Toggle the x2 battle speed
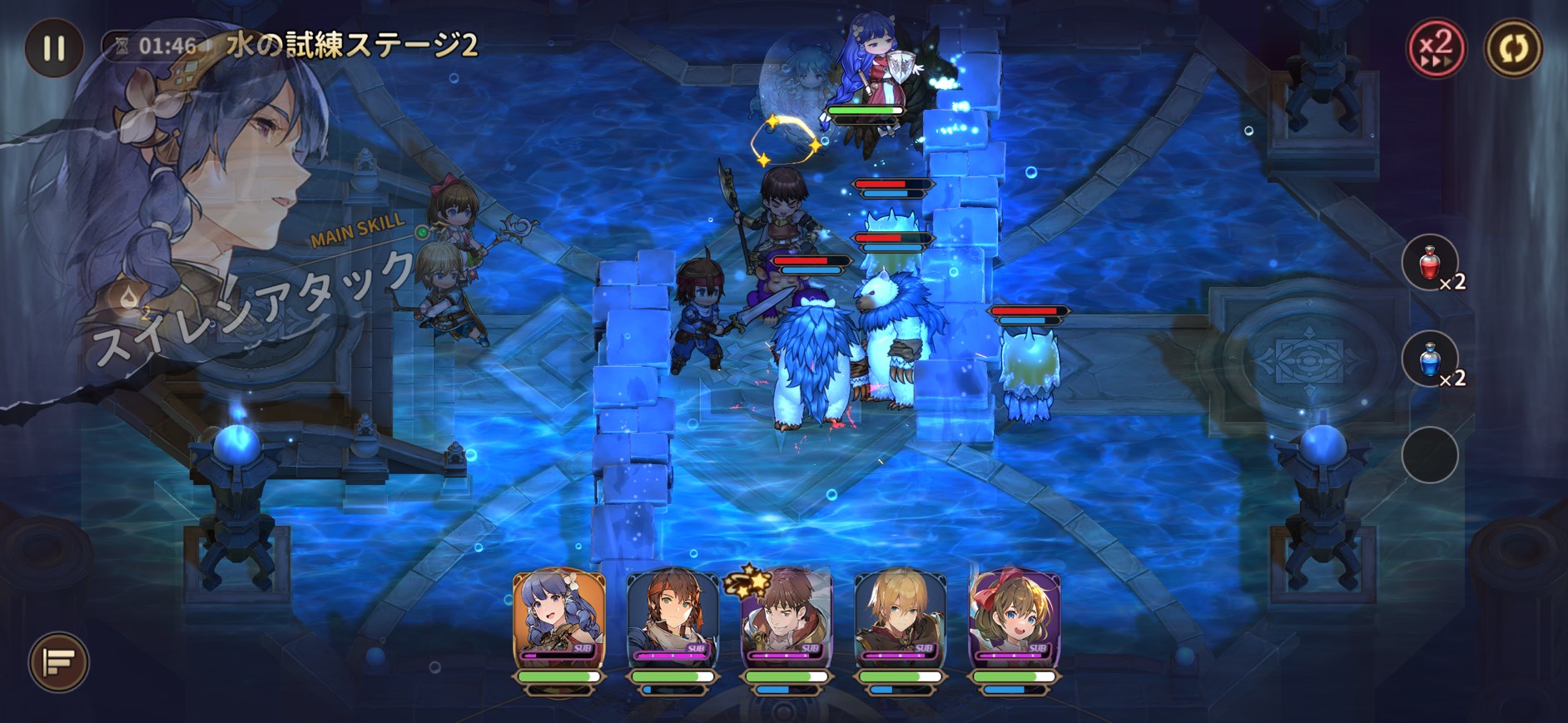Viewport: 1568px width, 723px height. (x=1436, y=47)
